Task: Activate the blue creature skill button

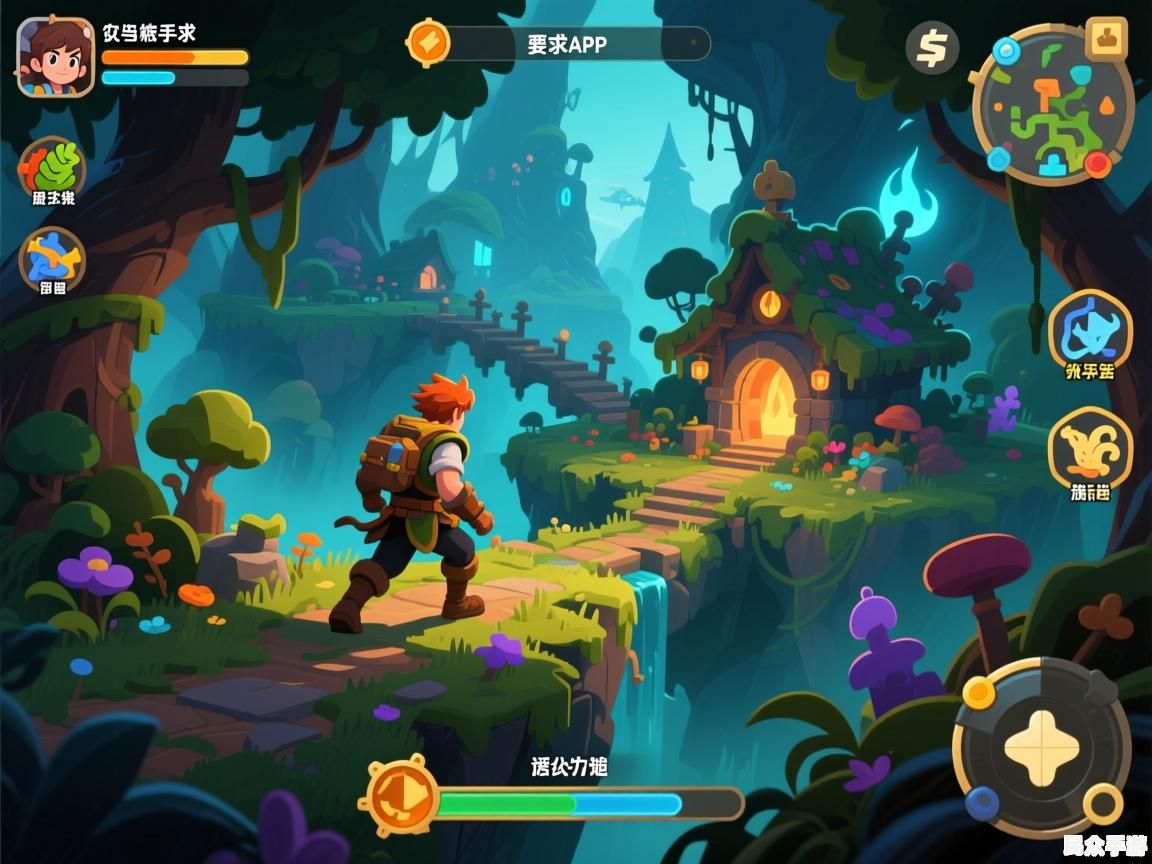Action: point(1090,329)
